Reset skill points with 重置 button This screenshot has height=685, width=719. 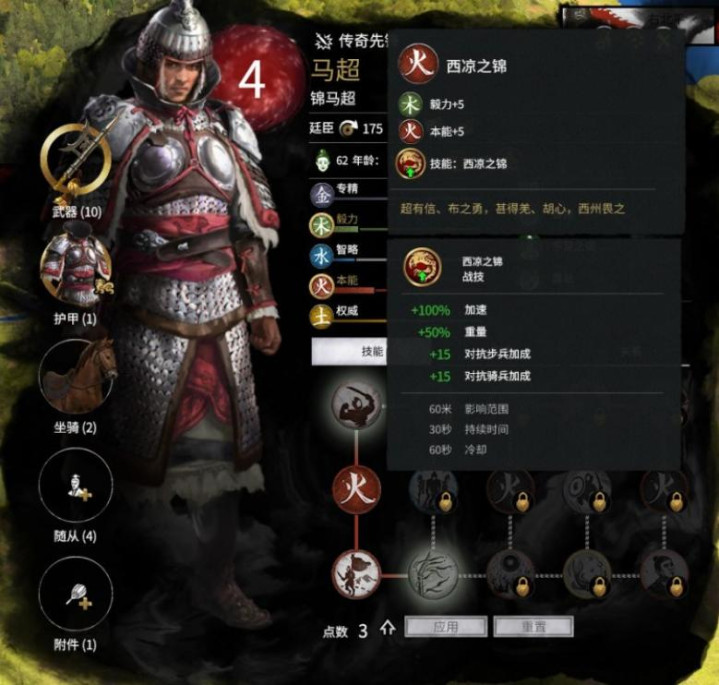coord(532,627)
